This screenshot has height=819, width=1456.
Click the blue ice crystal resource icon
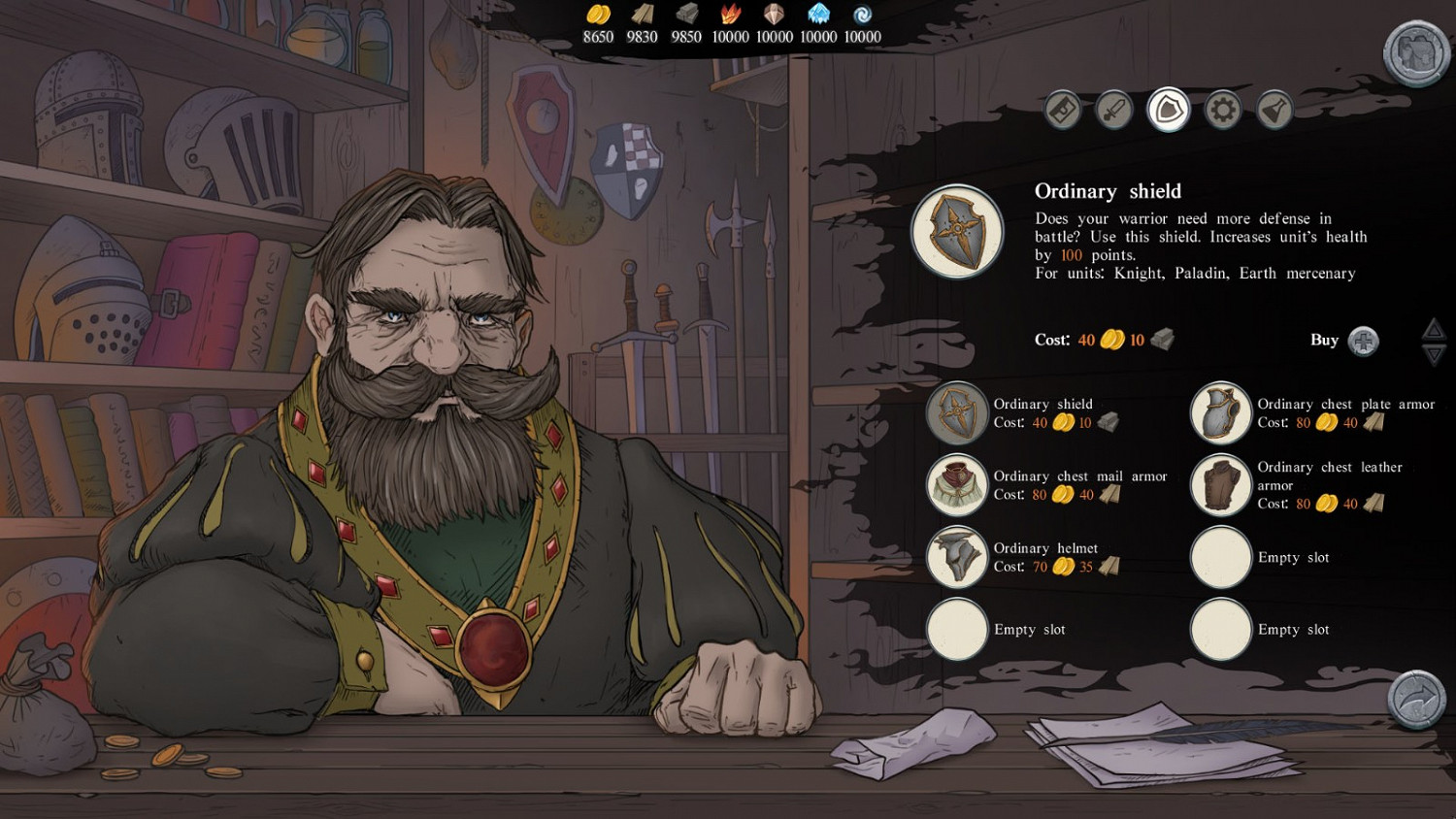tap(818, 14)
